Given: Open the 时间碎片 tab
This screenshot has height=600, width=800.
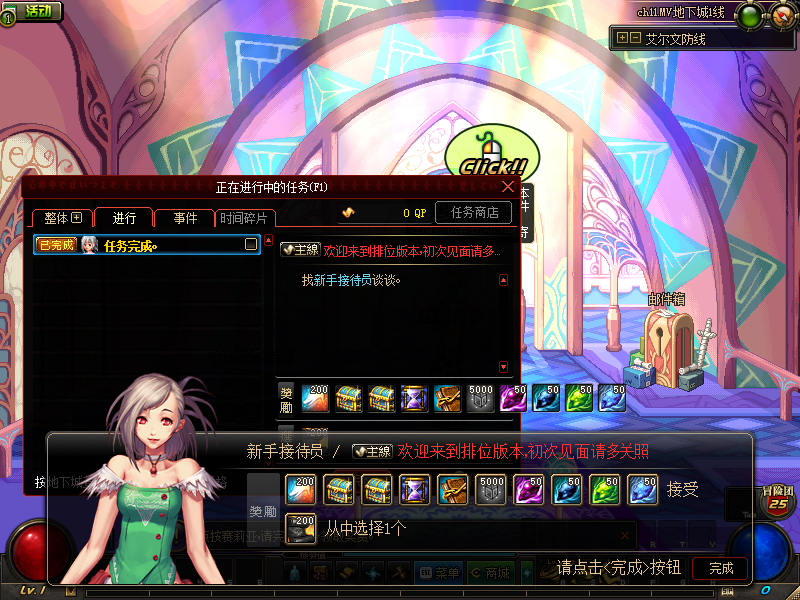Looking at the screenshot, I should click(245, 218).
